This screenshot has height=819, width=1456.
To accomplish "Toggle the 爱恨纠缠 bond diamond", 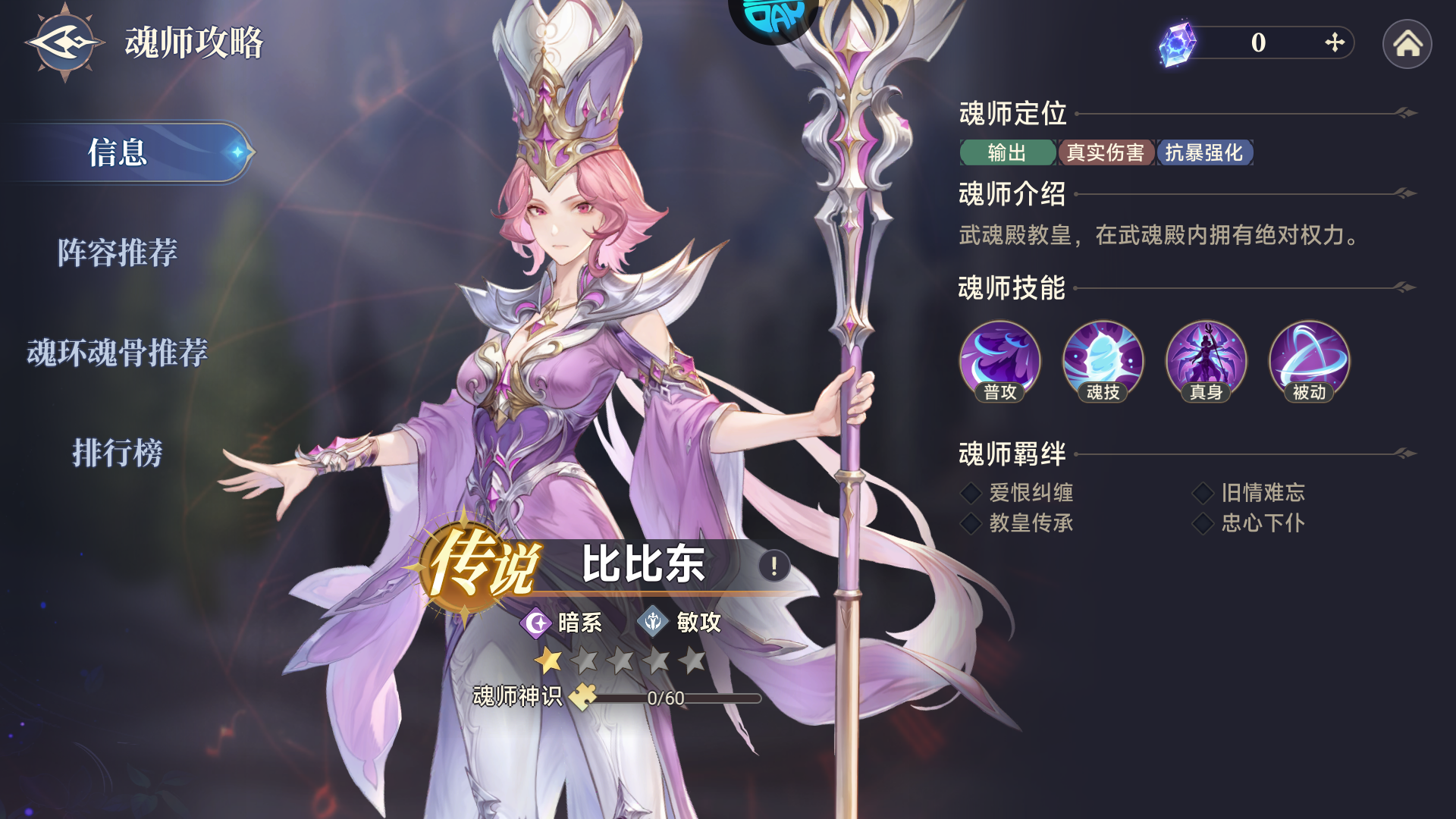I will [x=971, y=493].
